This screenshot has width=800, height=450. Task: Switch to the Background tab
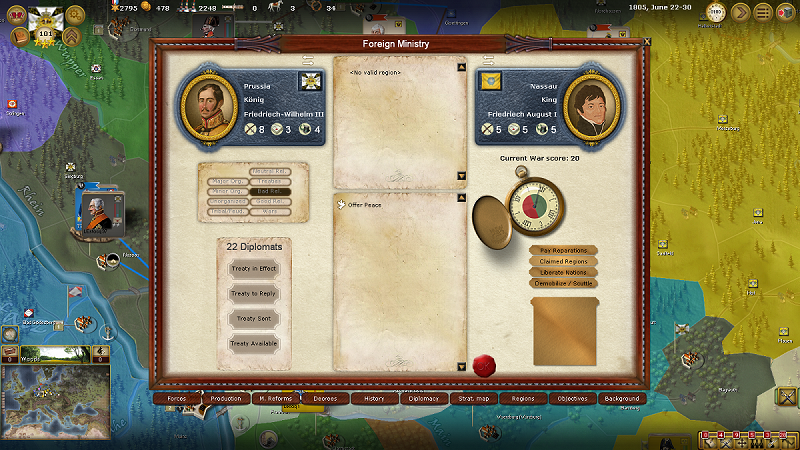click(x=621, y=398)
